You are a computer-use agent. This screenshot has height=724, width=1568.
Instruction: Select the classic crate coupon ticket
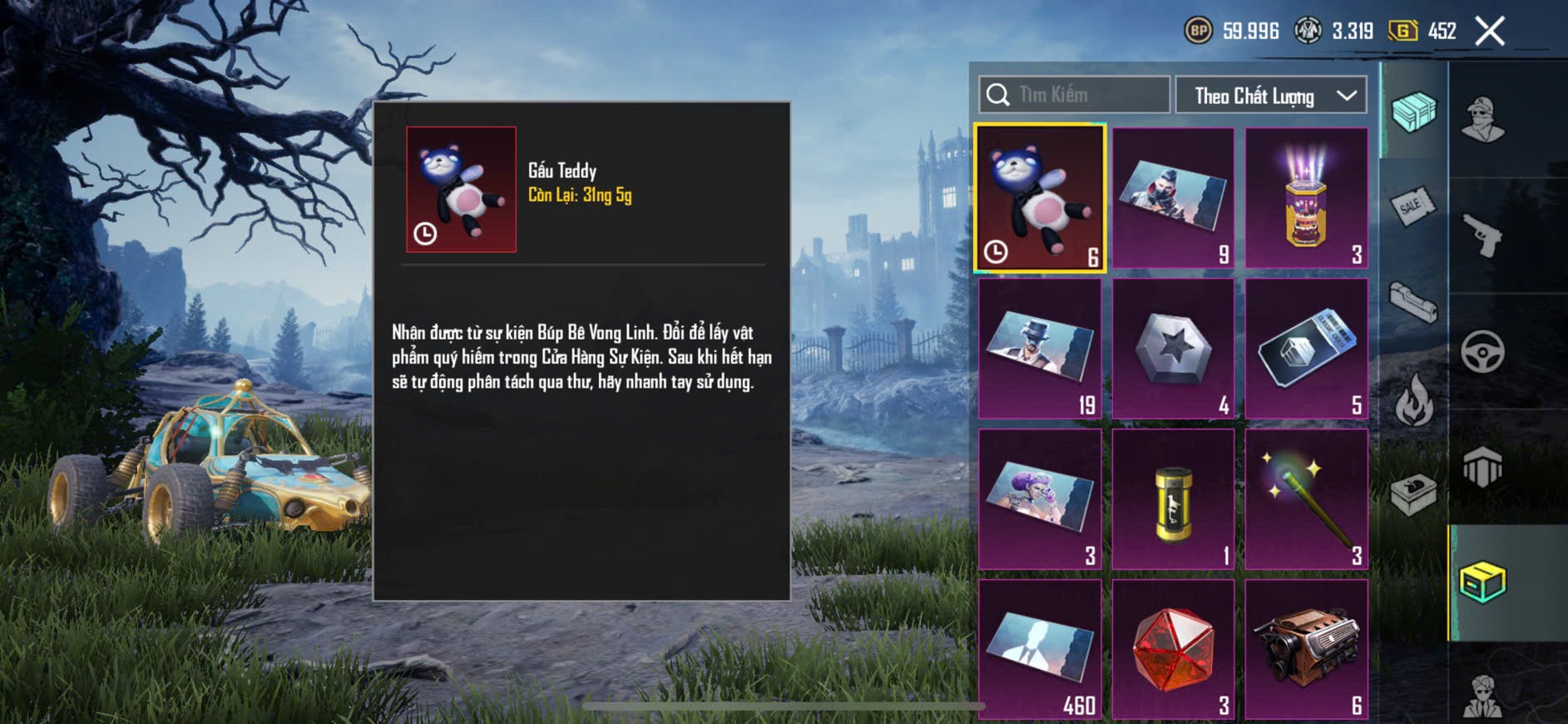coord(1306,349)
